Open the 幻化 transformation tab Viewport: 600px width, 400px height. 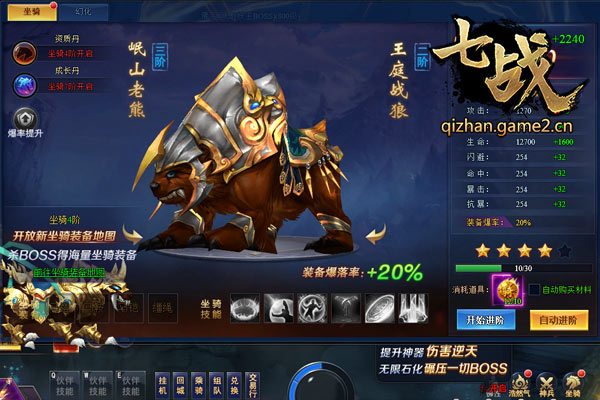pyautogui.click(x=84, y=10)
